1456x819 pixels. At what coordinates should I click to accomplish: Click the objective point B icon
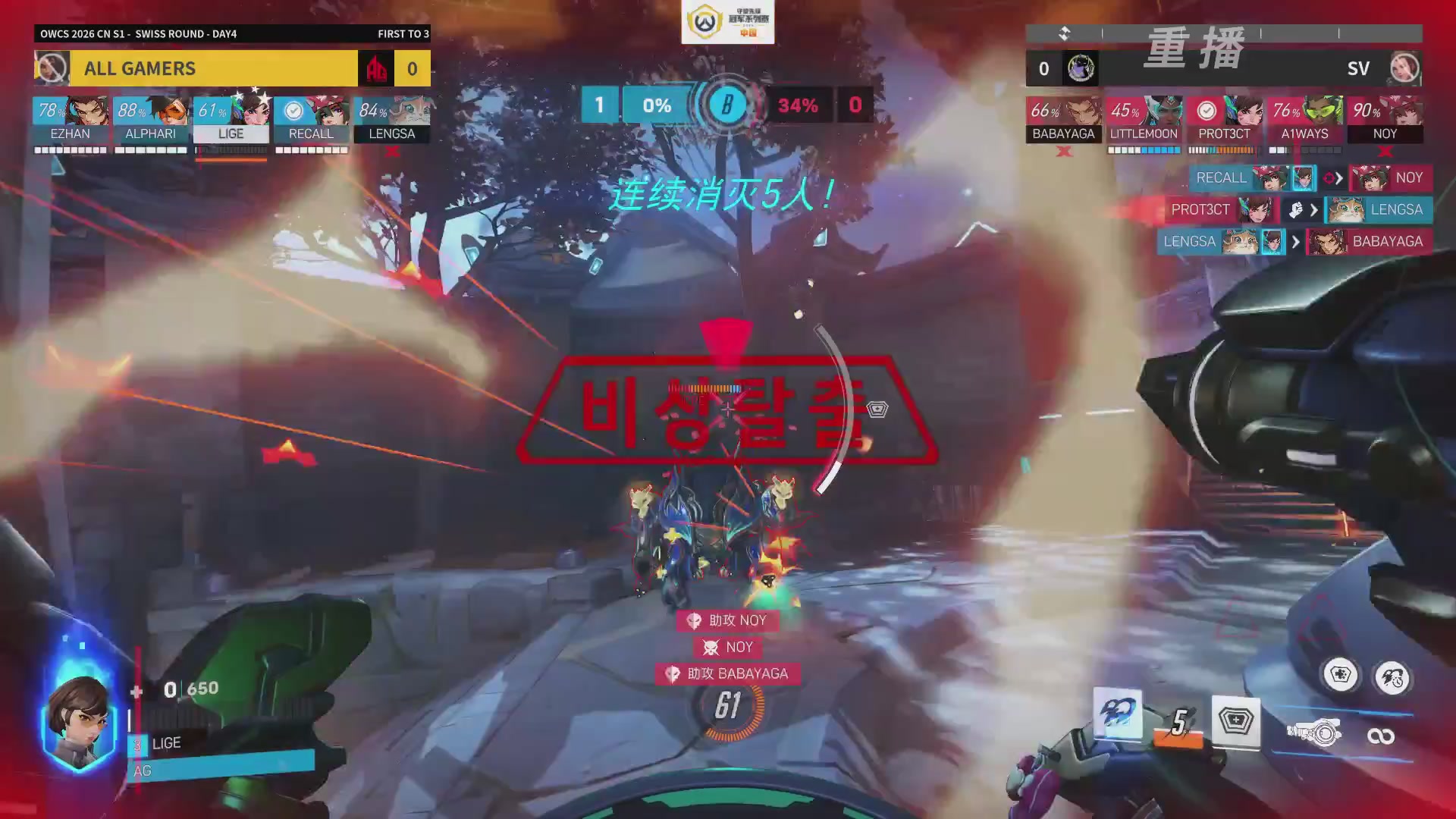pyautogui.click(x=728, y=105)
